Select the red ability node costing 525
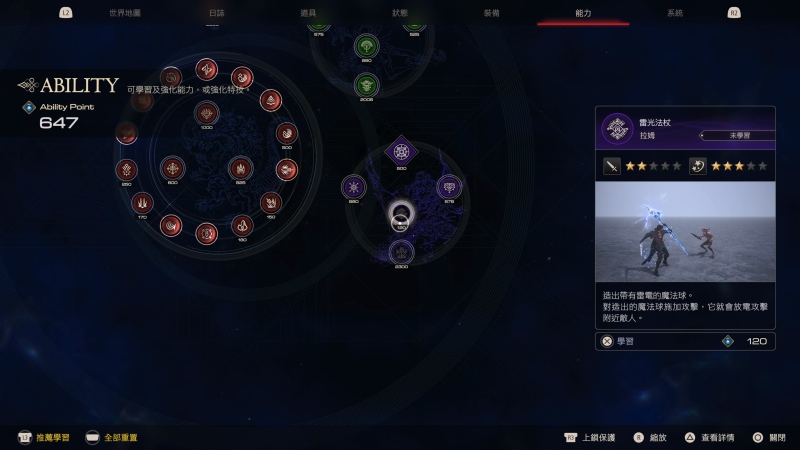The image size is (800, 450). click(240, 168)
